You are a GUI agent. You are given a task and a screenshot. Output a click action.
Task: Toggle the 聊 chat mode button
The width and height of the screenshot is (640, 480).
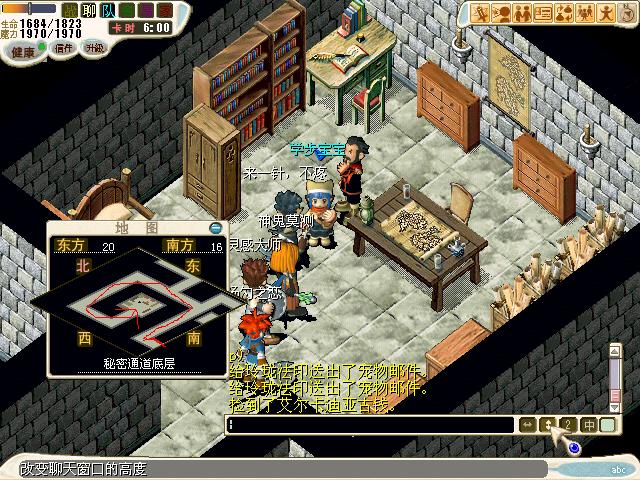(87, 9)
